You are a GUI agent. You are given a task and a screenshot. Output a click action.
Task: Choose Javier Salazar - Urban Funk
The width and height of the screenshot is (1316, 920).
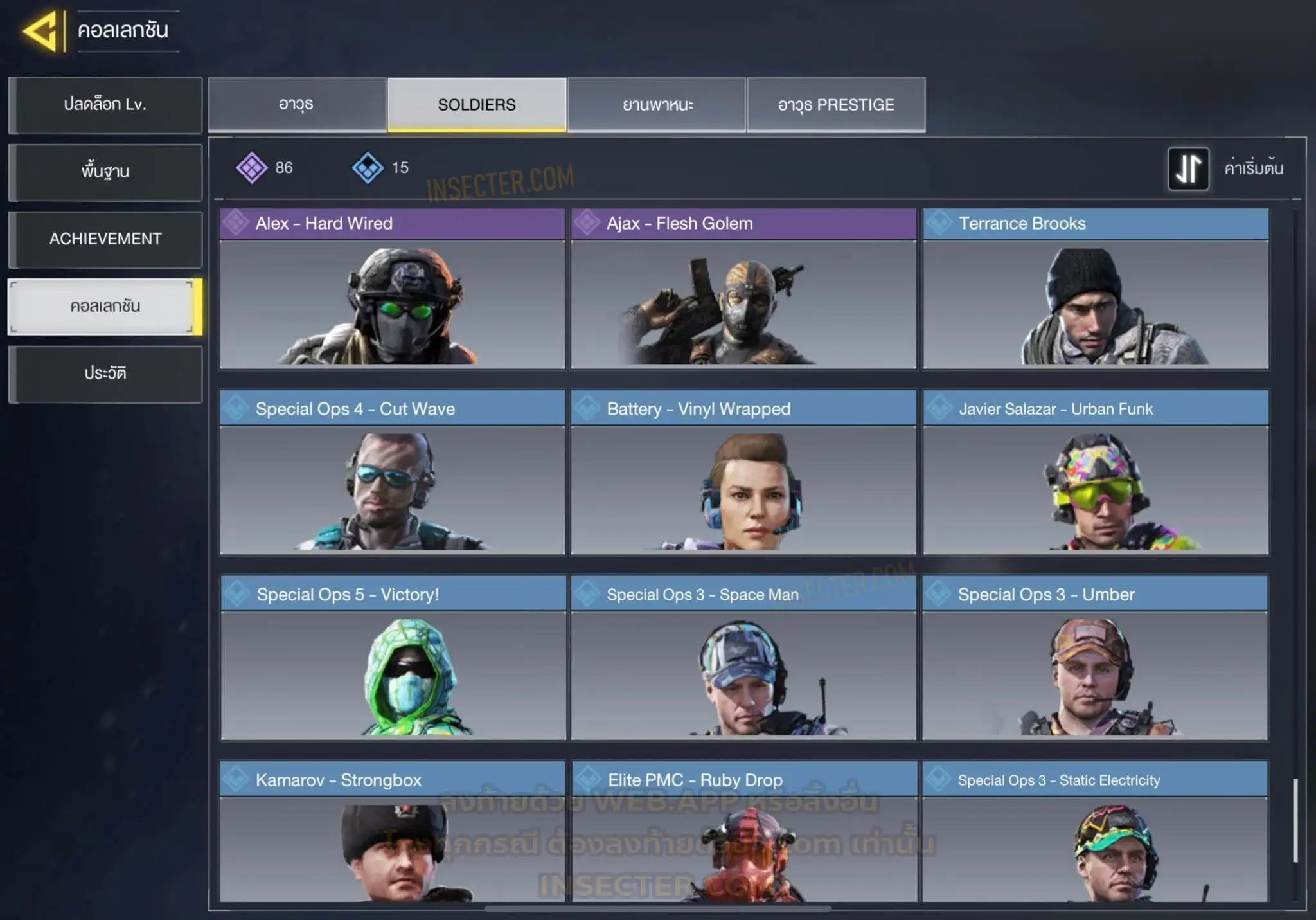(1096, 473)
